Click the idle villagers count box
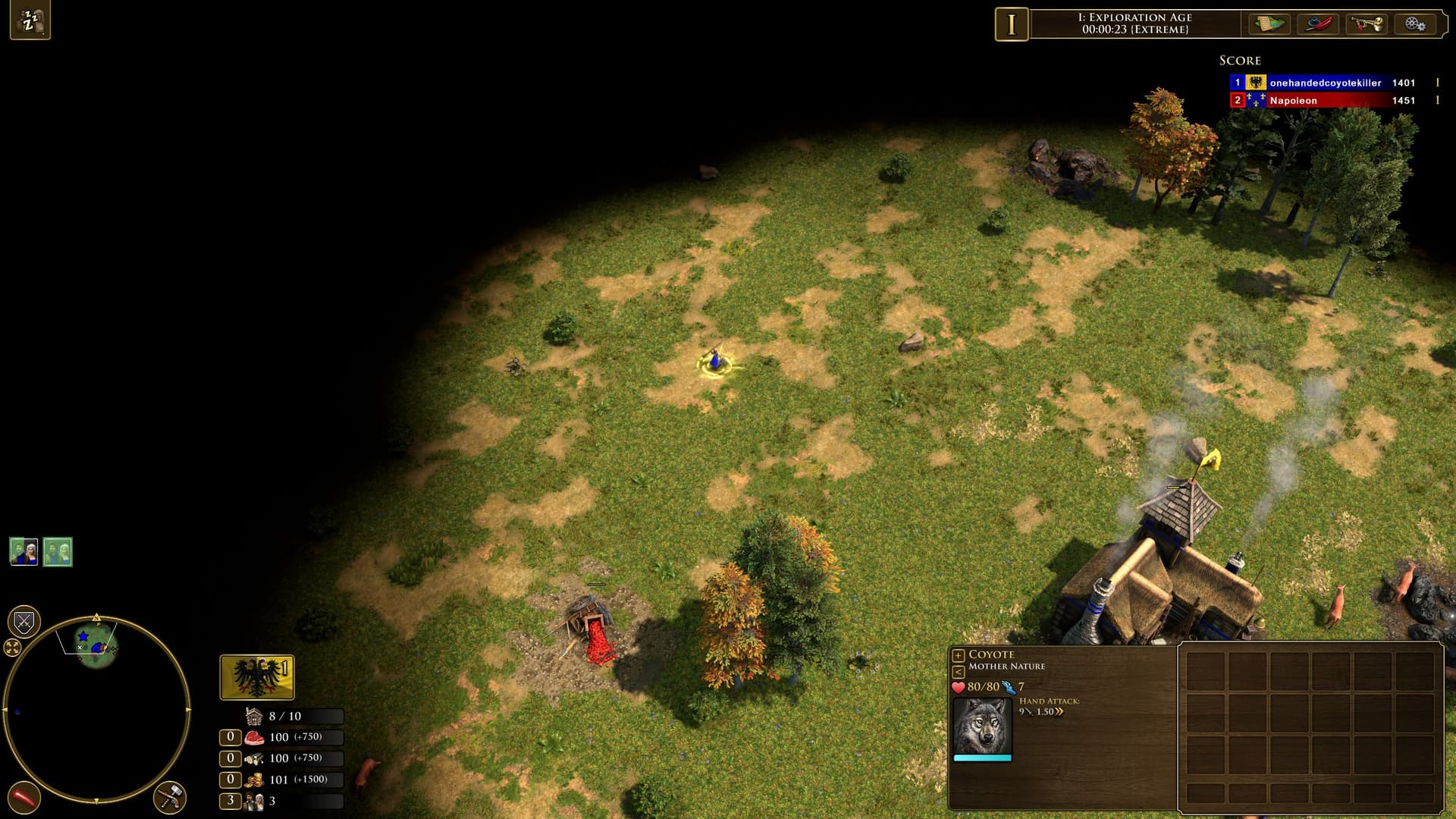1456x819 pixels. point(231,801)
